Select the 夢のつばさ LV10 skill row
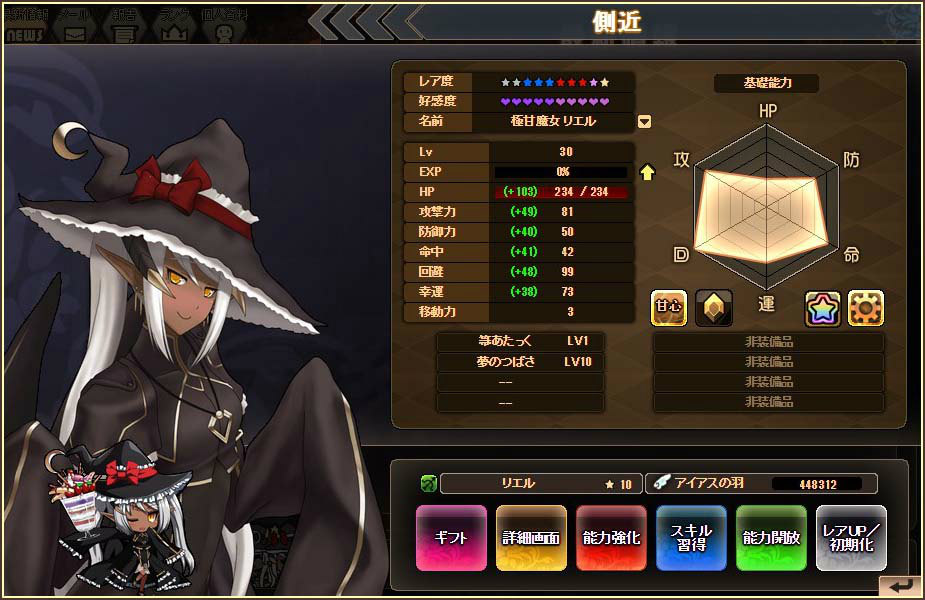The width and height of the screenshot is (925, 600). [x=520, y=361]
